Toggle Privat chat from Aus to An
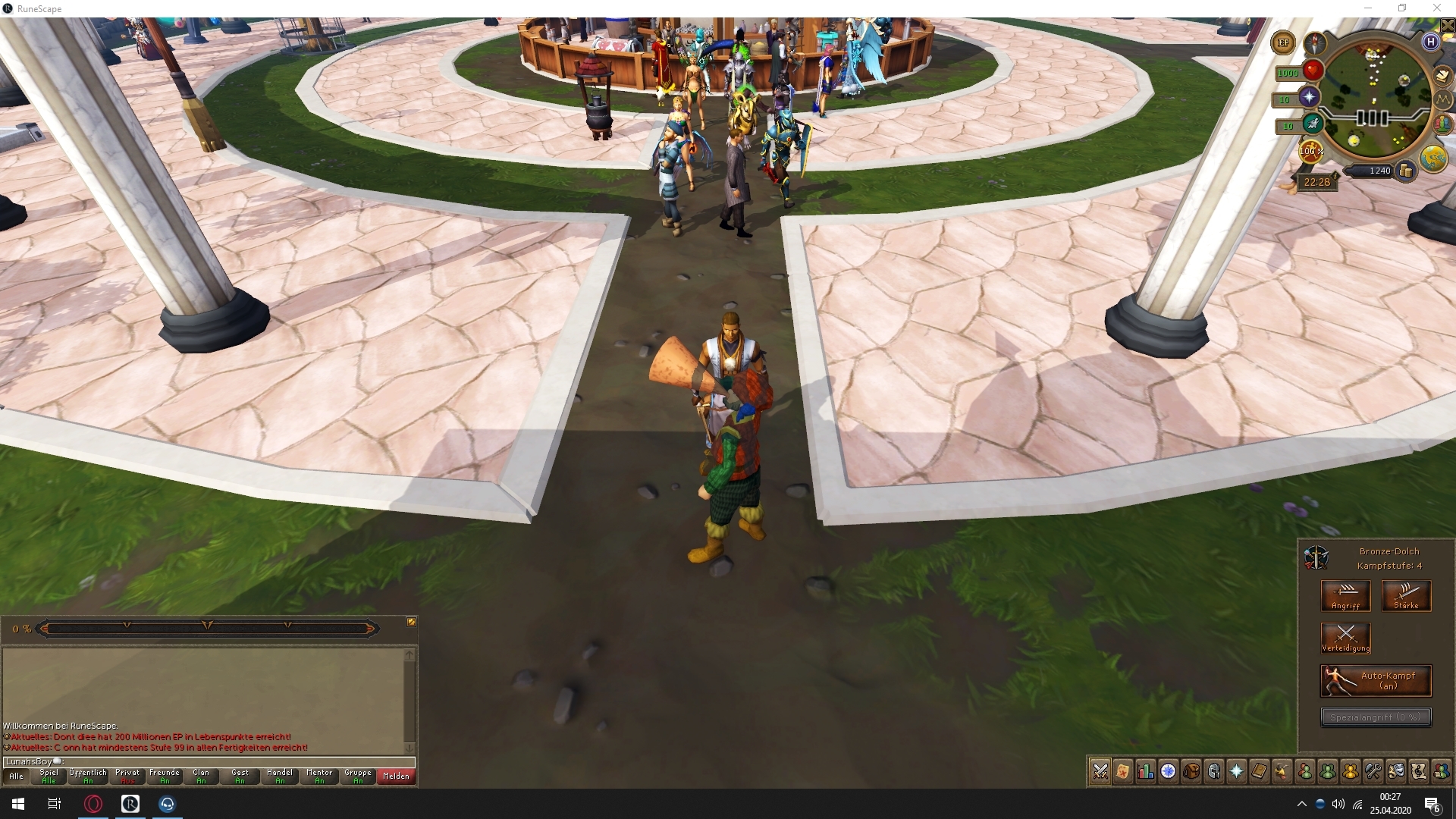This screenshot has height=819, width=1456. pos(127,775)
